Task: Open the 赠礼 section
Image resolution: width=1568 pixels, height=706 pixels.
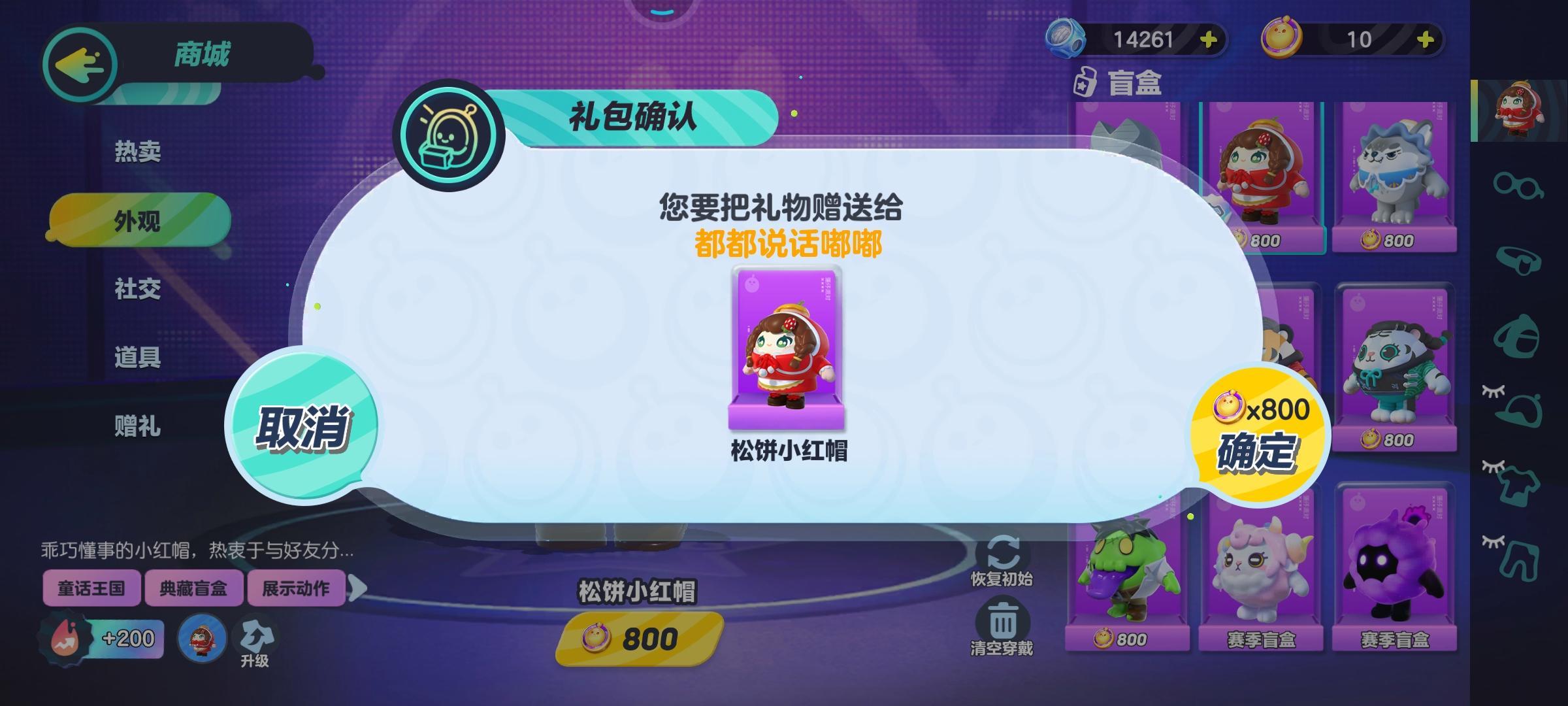Action: [137, 425]
